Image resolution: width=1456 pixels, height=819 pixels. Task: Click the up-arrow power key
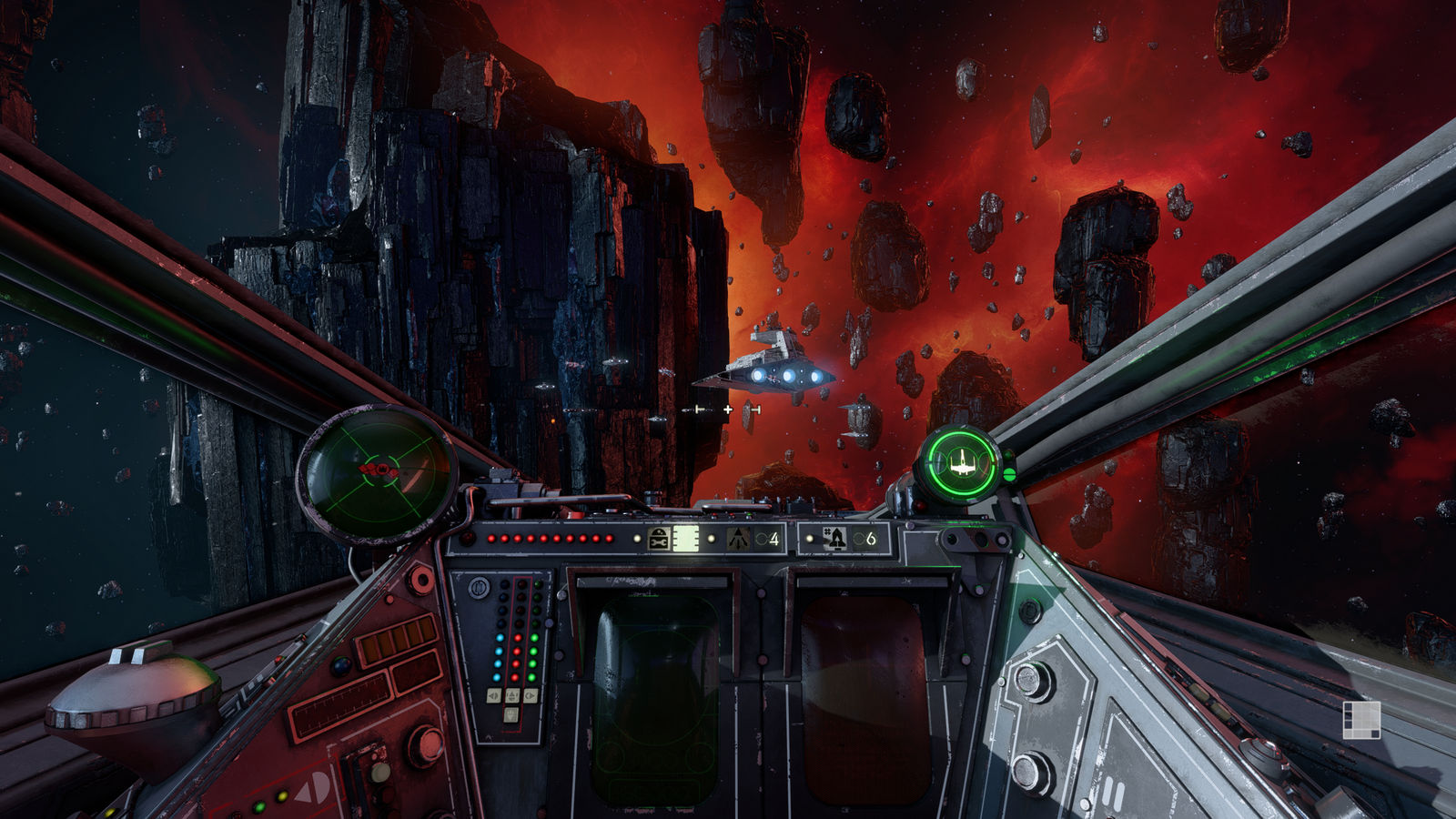[512, 696]
